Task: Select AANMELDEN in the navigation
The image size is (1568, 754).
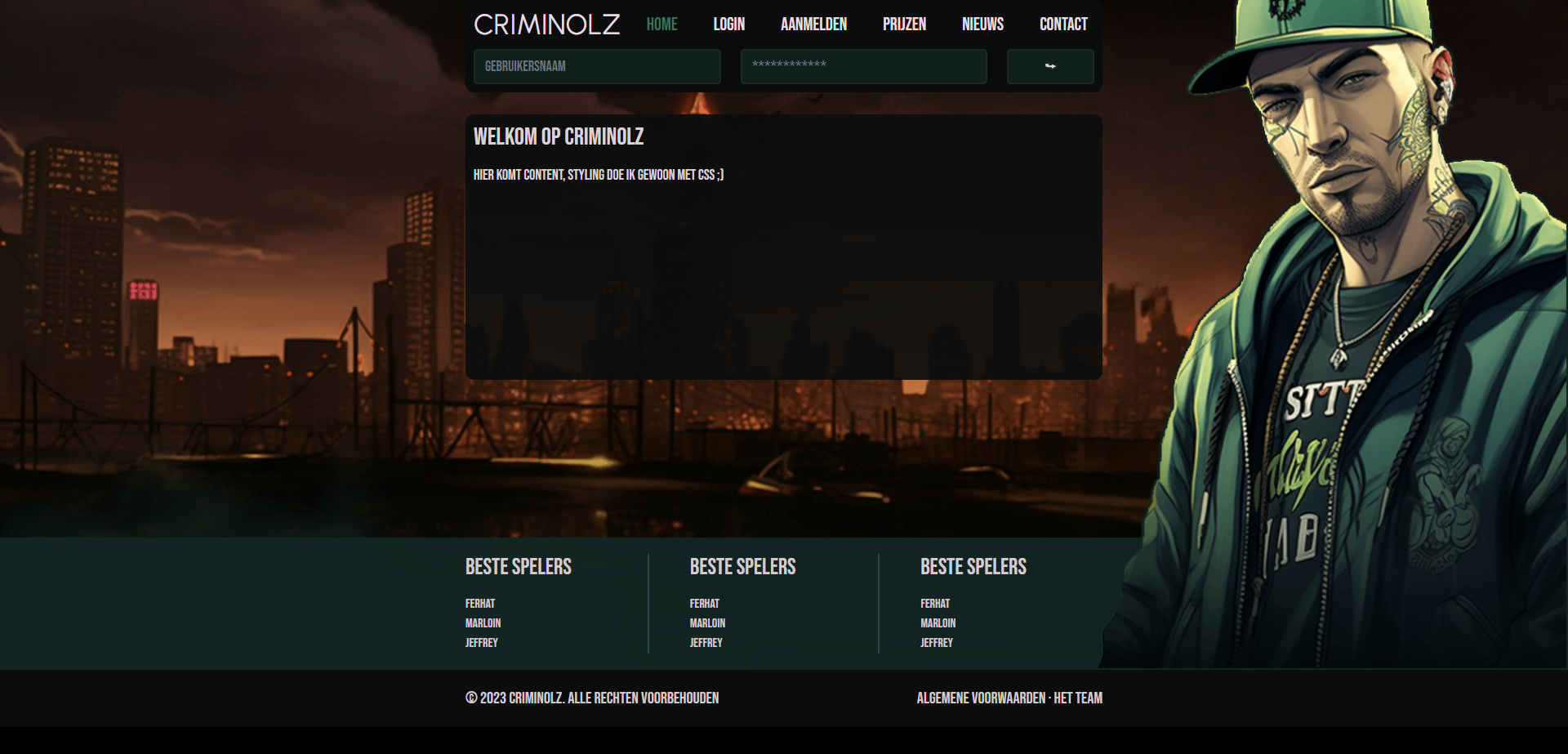Action: 813,24
